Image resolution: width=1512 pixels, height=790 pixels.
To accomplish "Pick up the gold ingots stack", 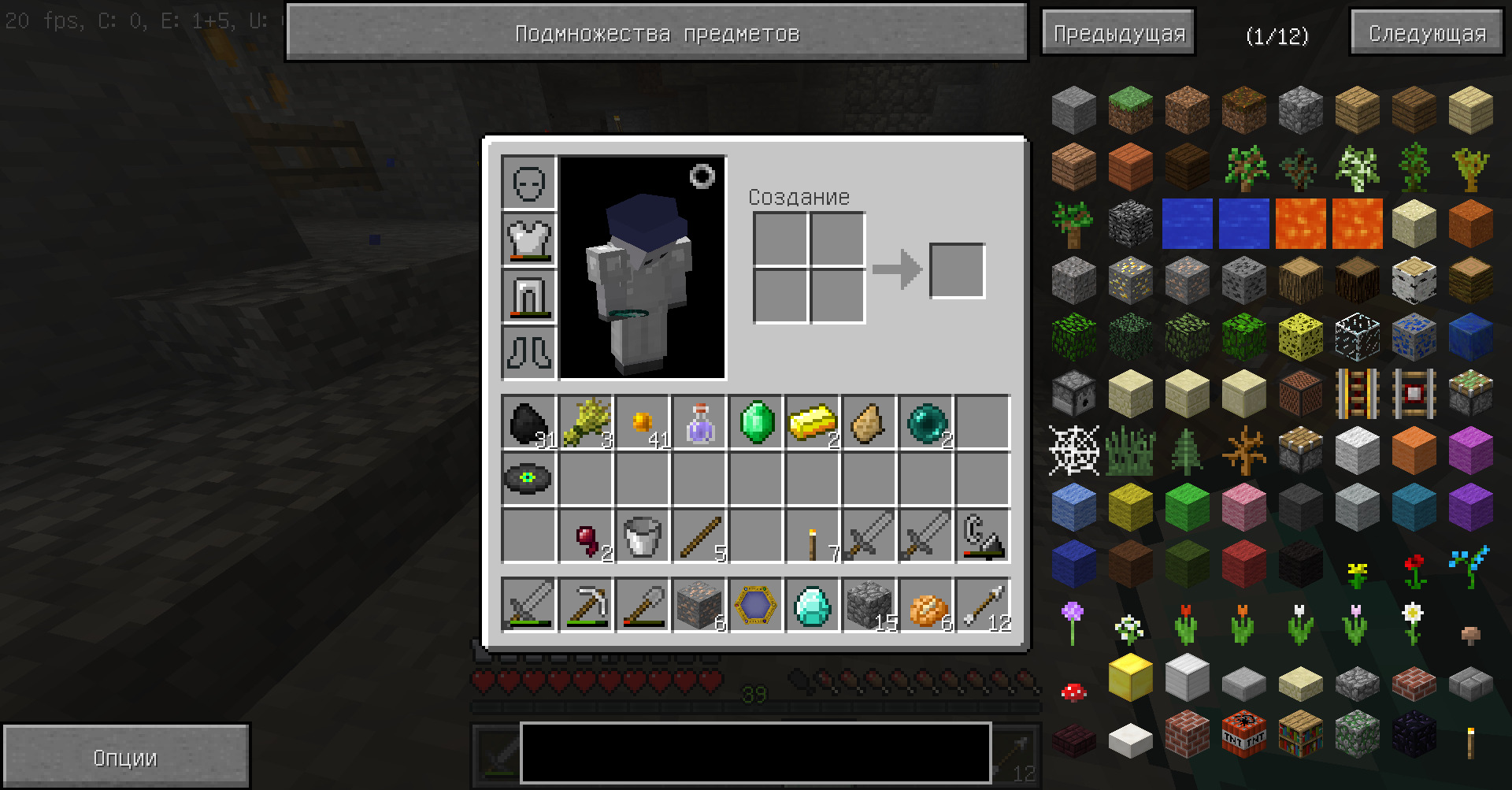I will tap(813, 422).
